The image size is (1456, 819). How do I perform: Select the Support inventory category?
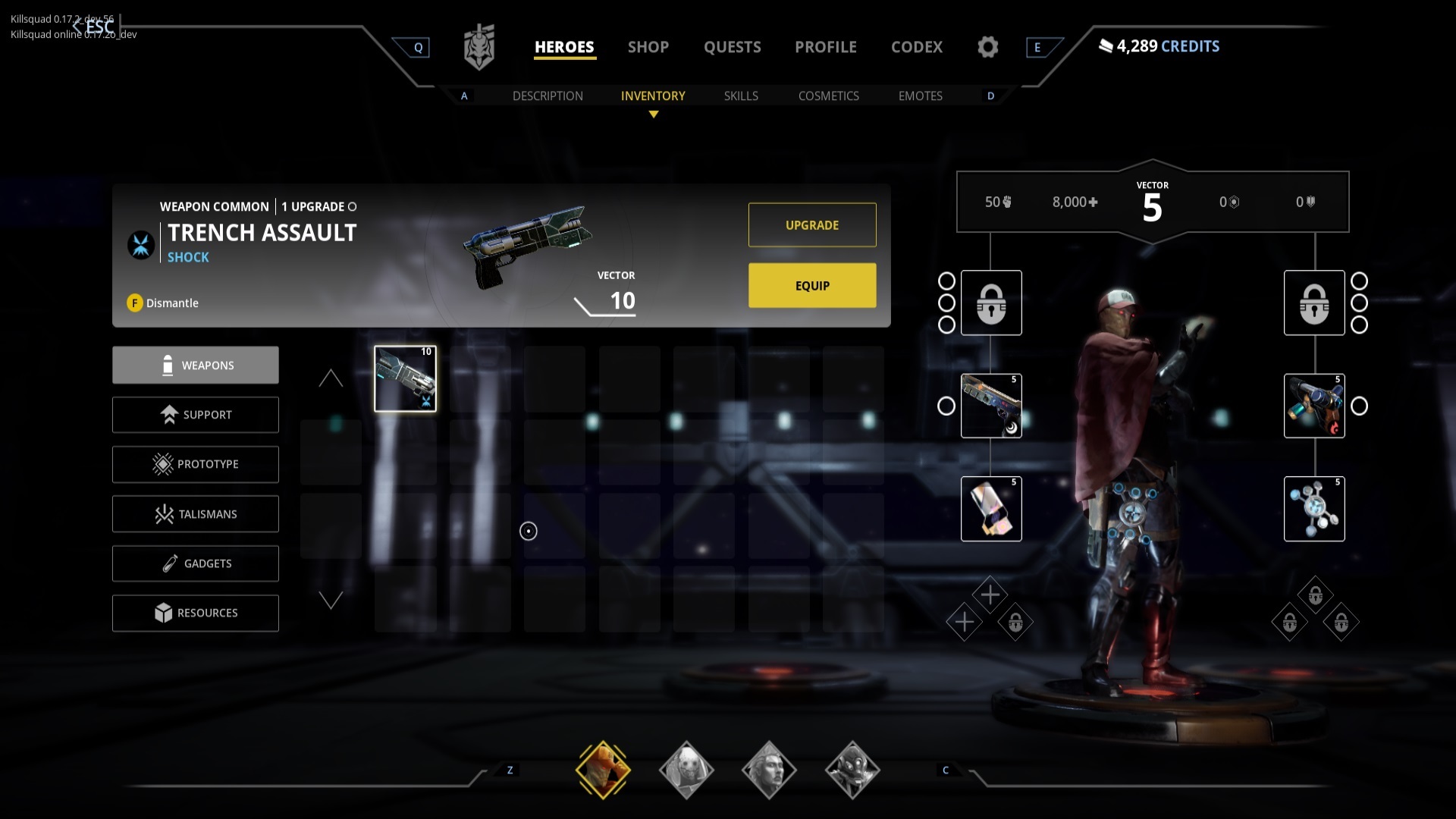(x=196, y=415)
